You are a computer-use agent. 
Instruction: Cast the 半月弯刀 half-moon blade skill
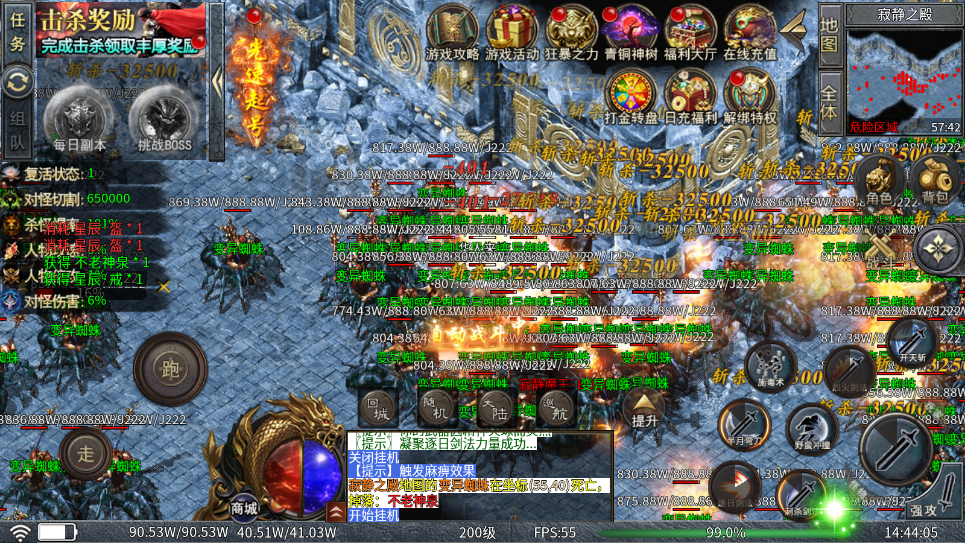[x=744, y=424]
